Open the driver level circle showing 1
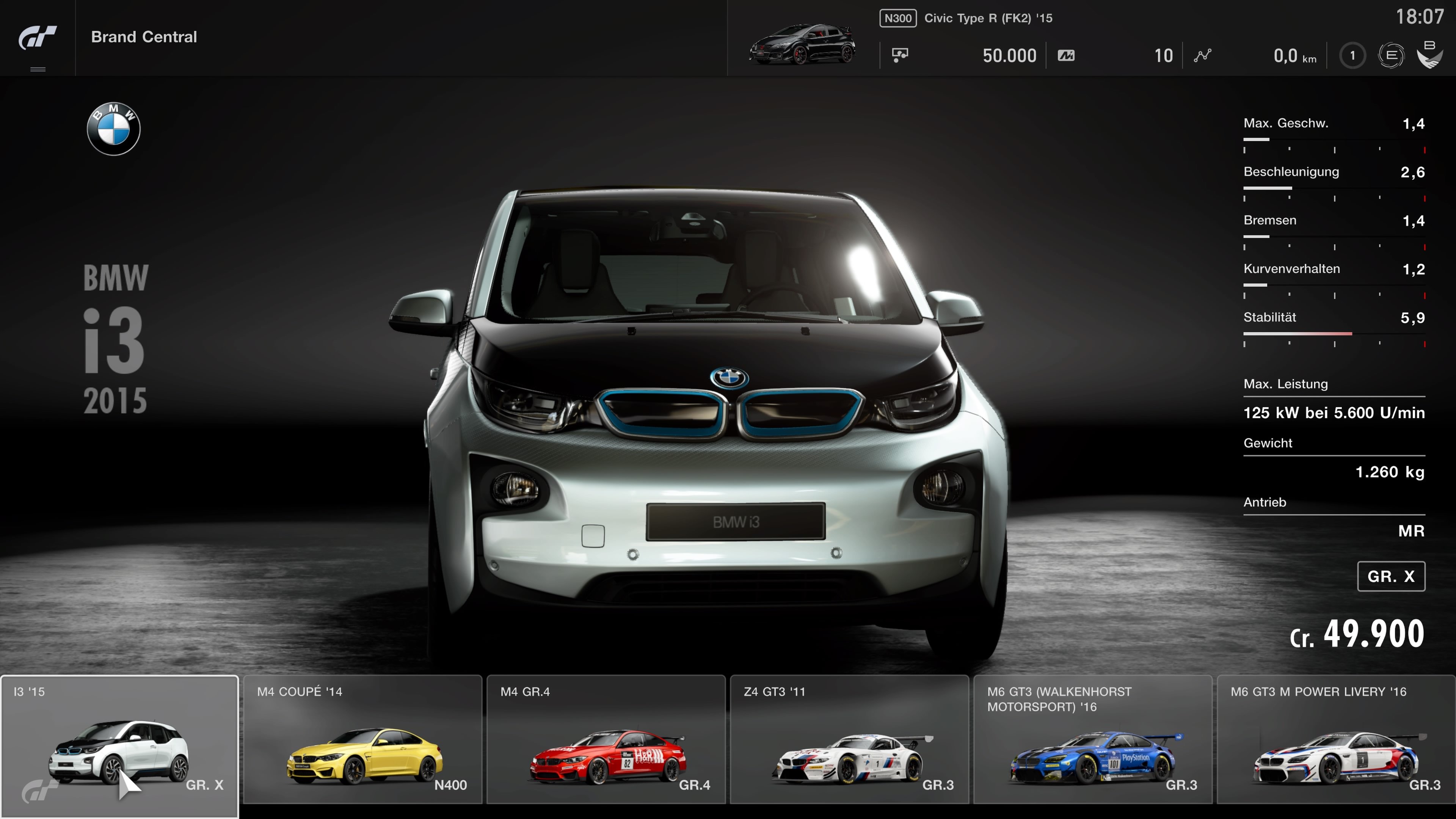The image size is (1456, 819). click(1353, 55)
